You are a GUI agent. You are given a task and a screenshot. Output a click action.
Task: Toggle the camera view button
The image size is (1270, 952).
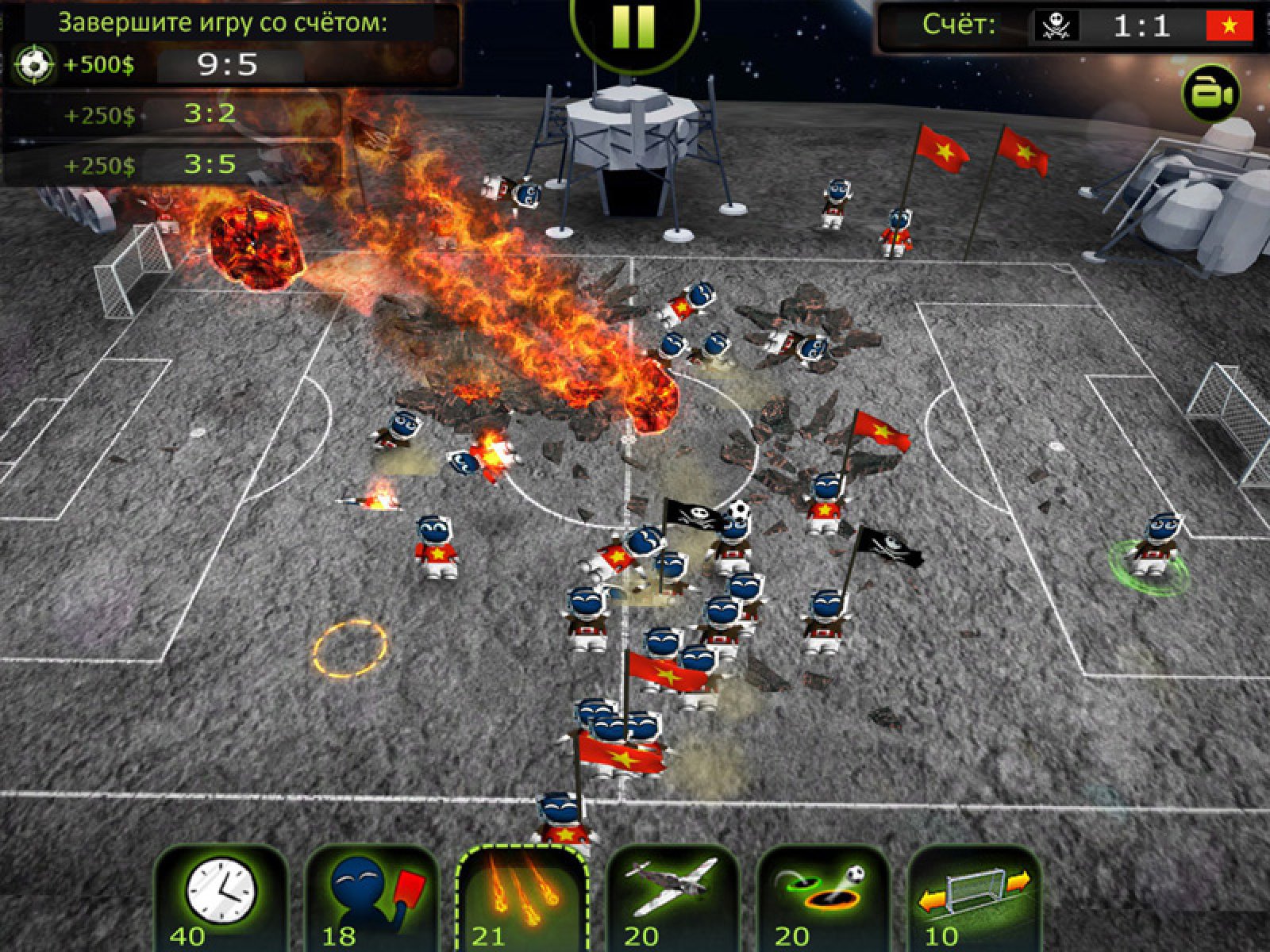[1210, 94]
